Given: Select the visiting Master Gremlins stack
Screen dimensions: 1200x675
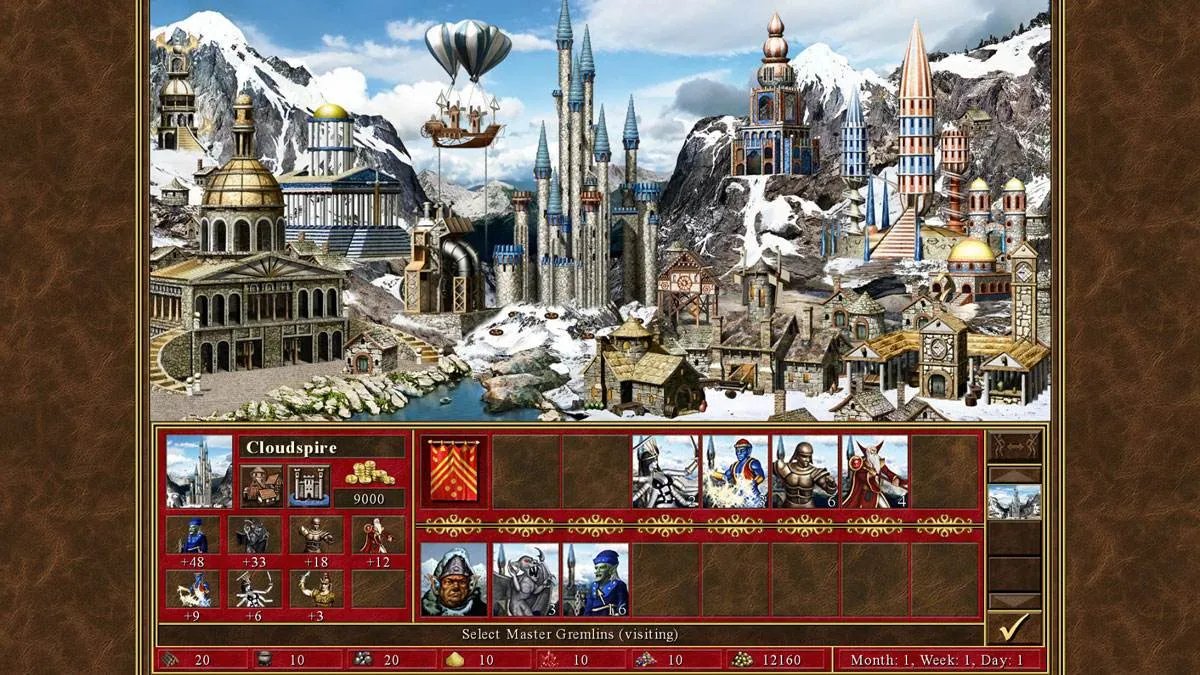Looking at the screenshot, I should tap(595, 580).
